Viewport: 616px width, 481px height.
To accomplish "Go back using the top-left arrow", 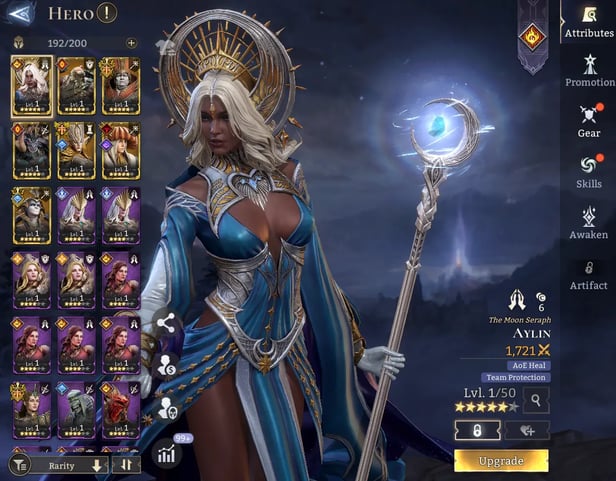I will coord(21,13).
